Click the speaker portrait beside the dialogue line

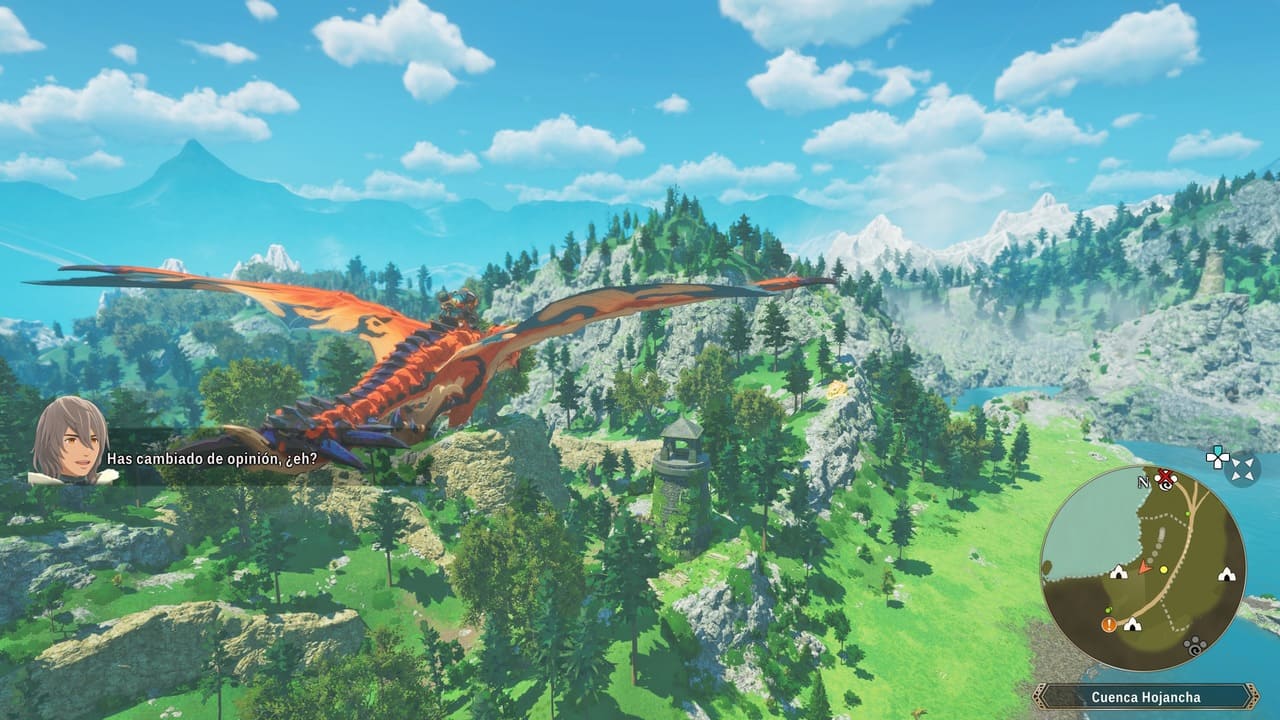(x=70, y=440)
